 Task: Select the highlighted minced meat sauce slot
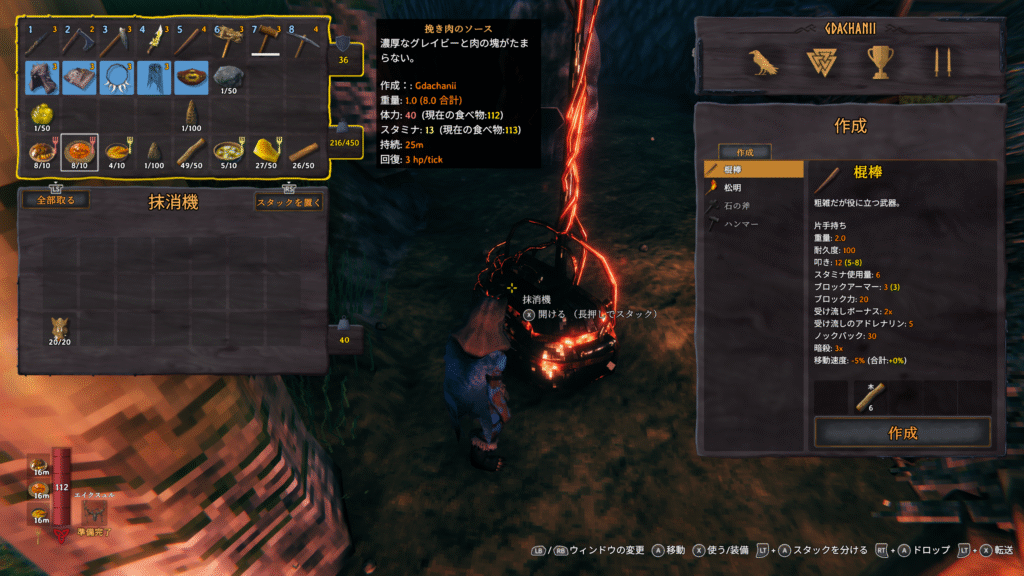point(79,152)
